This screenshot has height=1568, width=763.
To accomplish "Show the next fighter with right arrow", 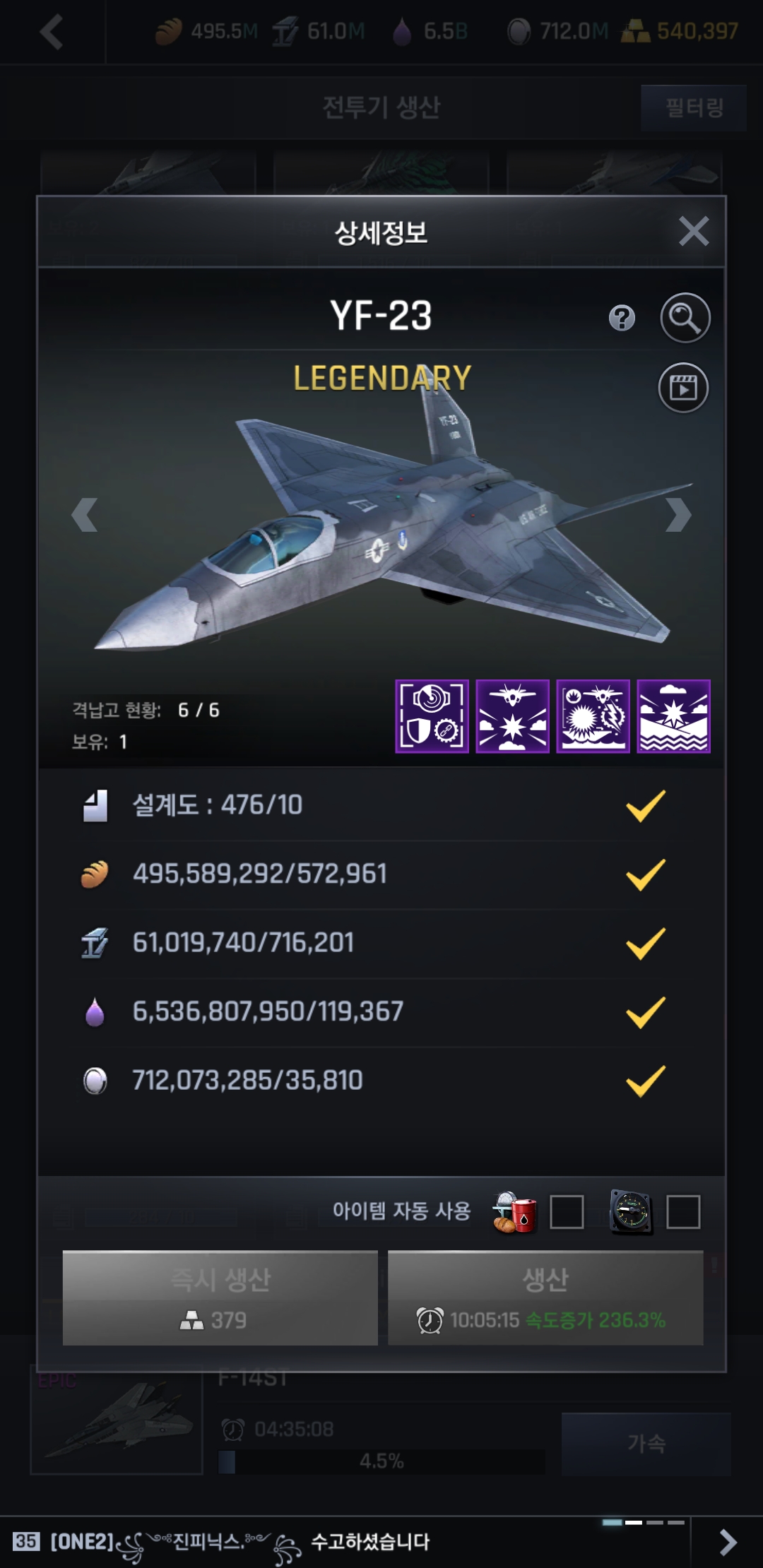I will click(678, 515).
